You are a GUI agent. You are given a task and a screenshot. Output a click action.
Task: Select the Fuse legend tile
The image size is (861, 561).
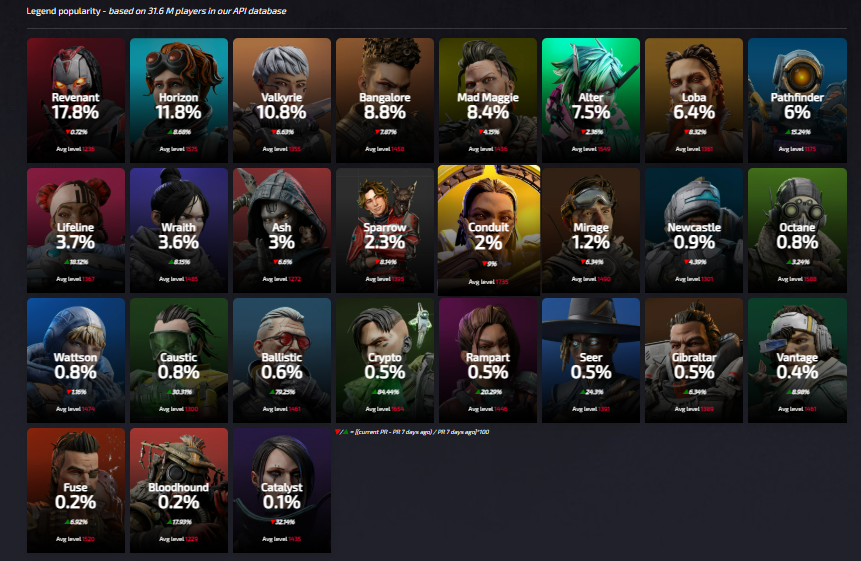(76, 490)
